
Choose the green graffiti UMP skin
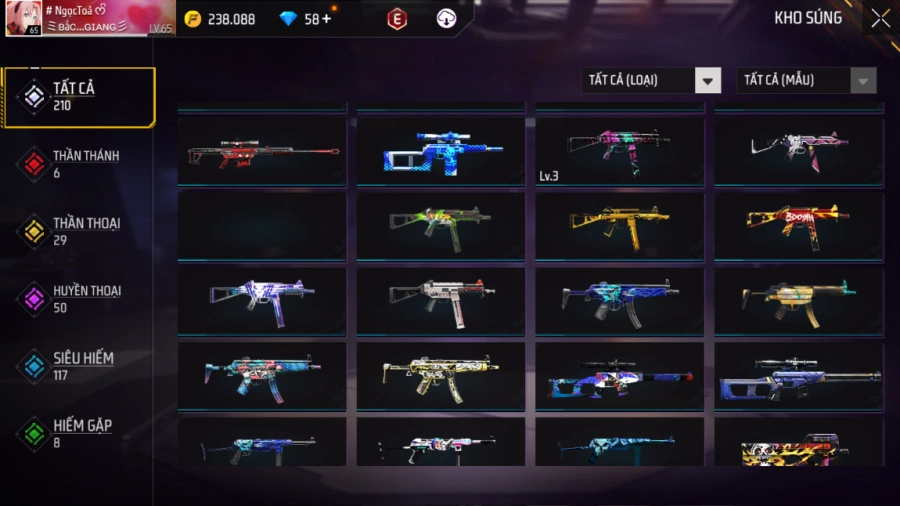coord(440,226)
